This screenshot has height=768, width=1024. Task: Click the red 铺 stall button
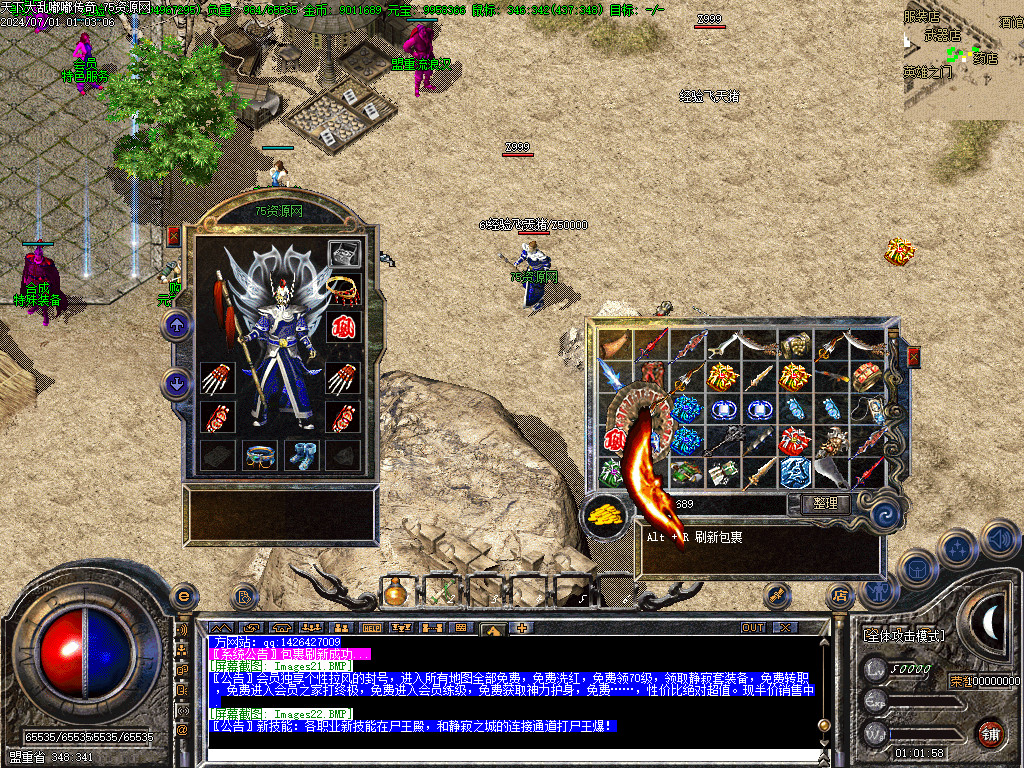[990, 732]
